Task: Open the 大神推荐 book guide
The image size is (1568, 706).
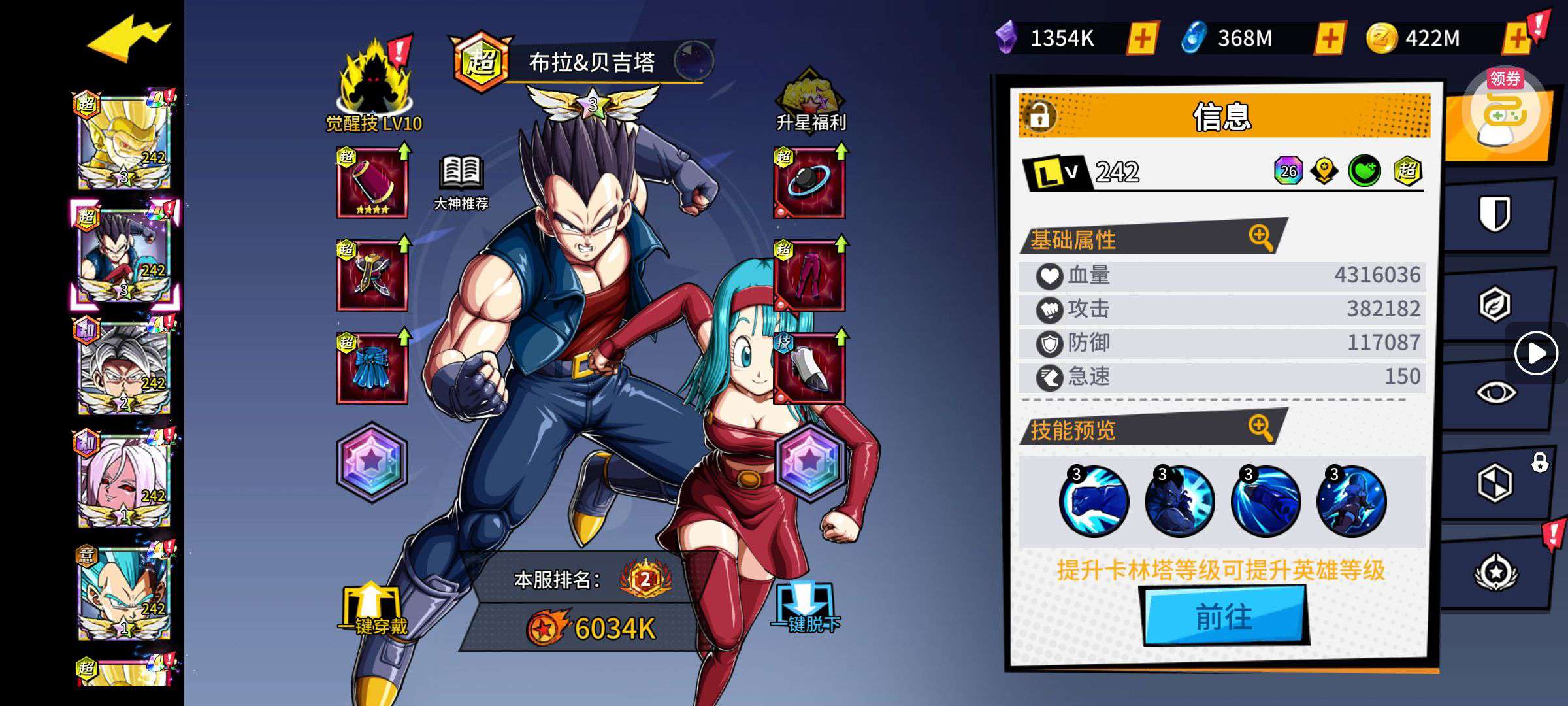Action: pyautogui.click(x=461, y=183)
